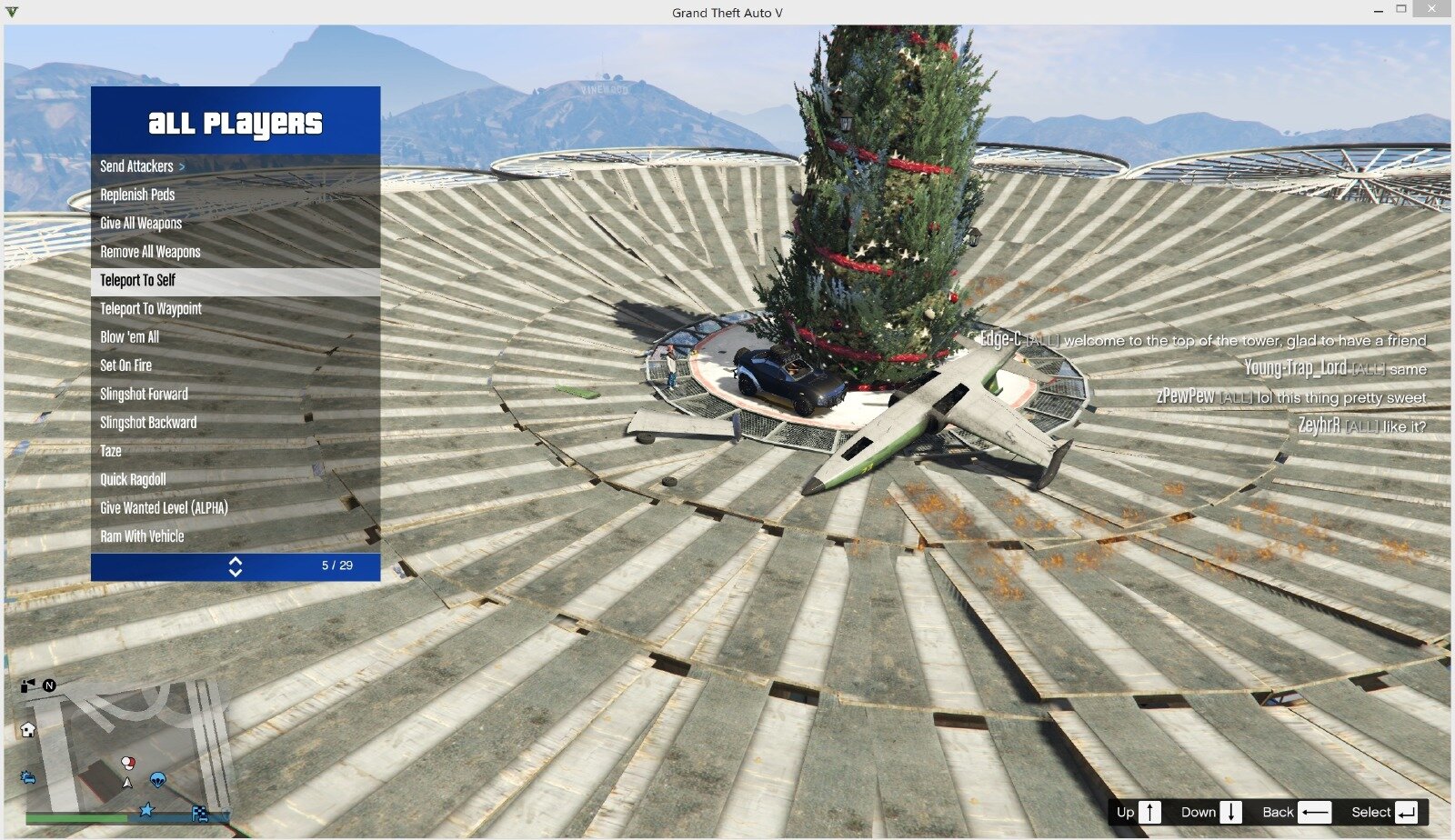The image size is (1455, 840).
Task: Minimize the game window
Action: [1380, 10]
